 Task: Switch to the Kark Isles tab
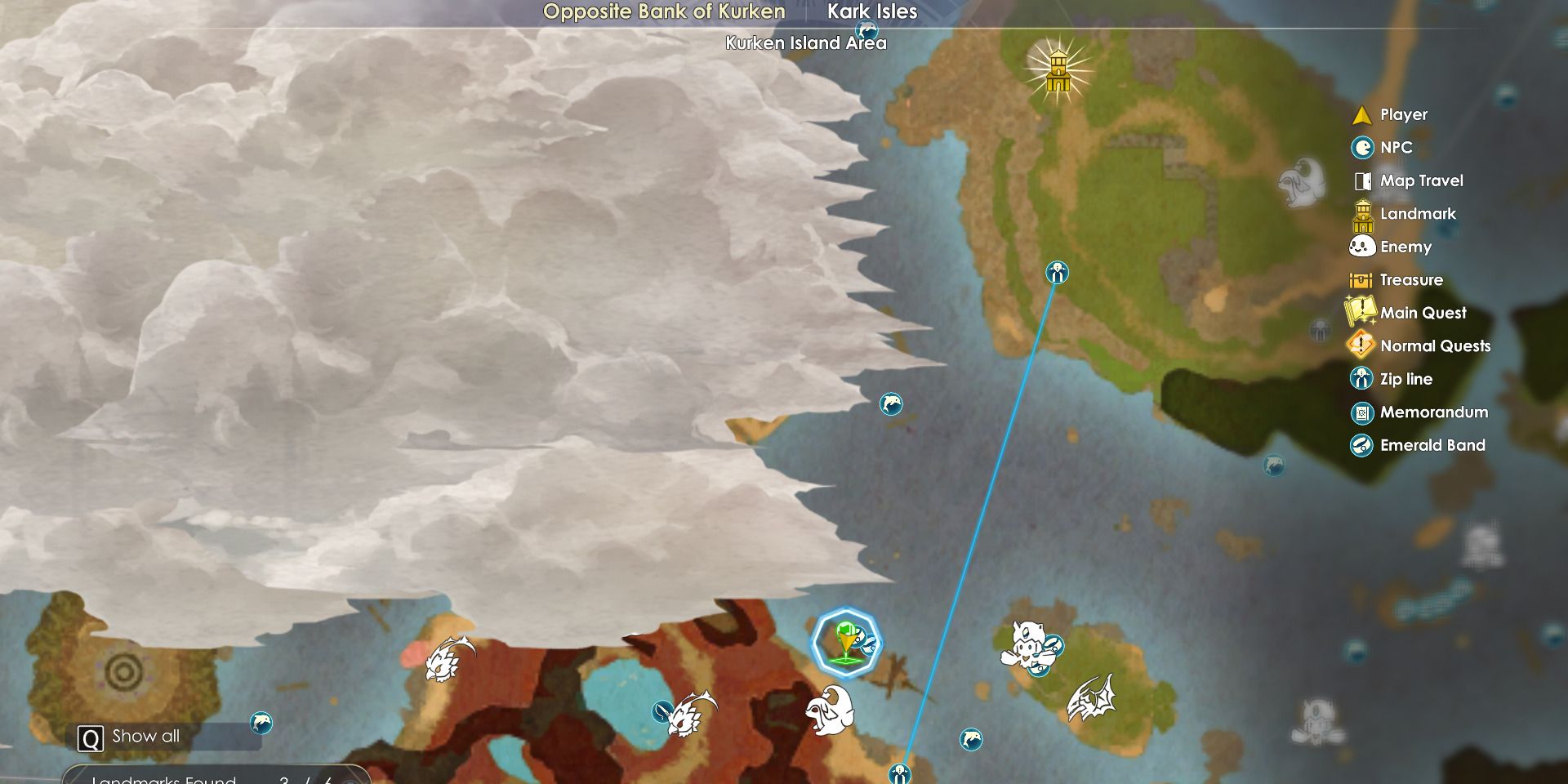872,11
